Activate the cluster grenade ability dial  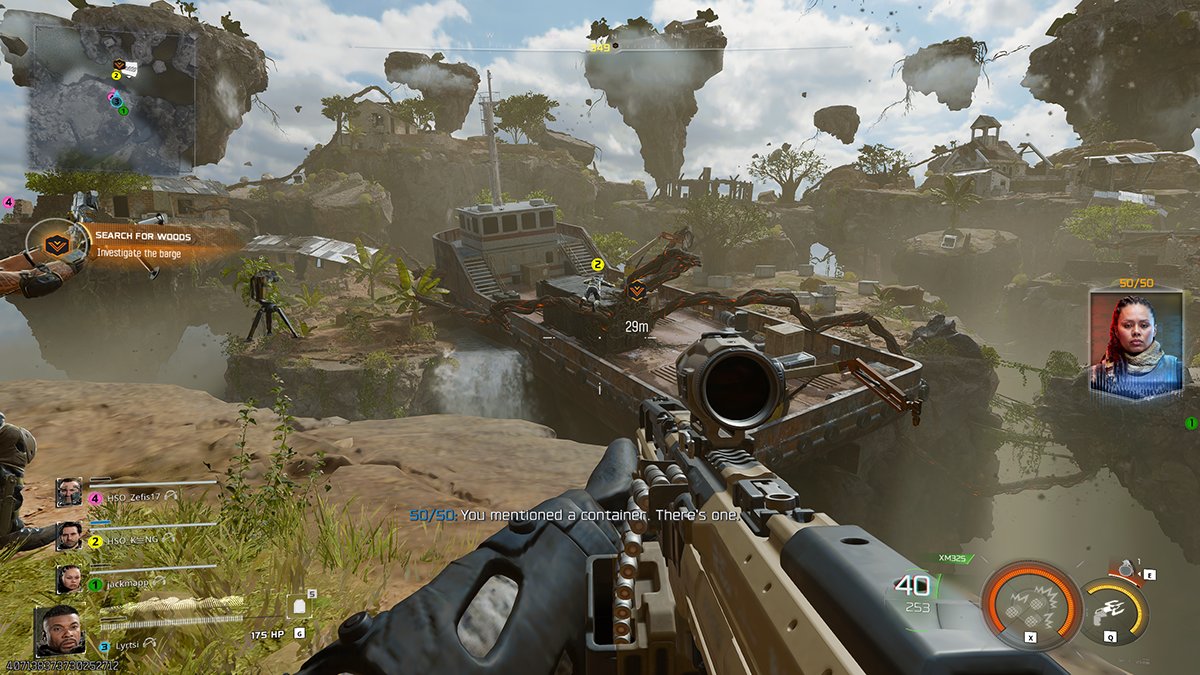pyautogui.click(x=1031, y=607)
